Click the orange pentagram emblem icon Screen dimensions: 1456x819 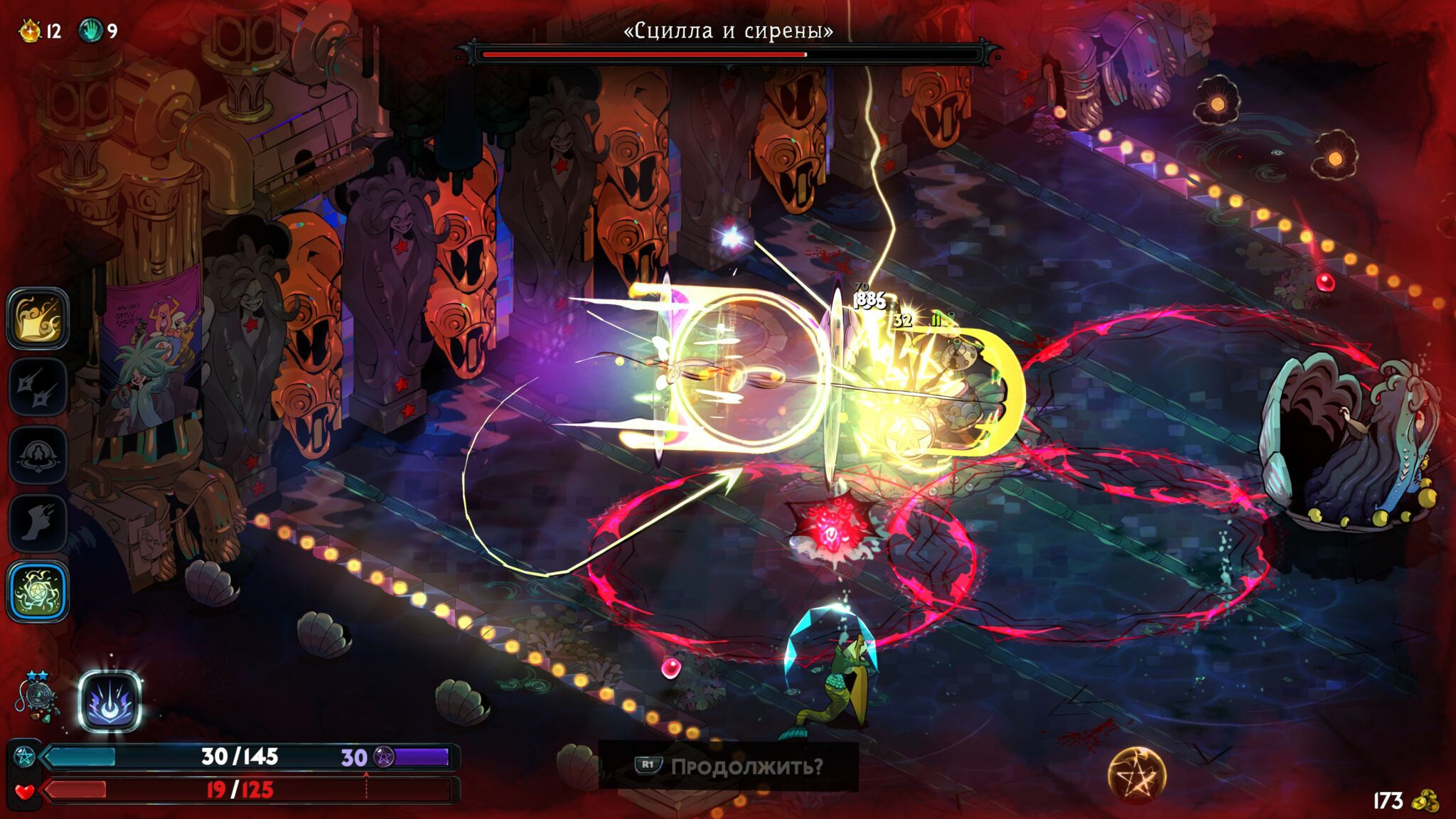point(1137,775)
